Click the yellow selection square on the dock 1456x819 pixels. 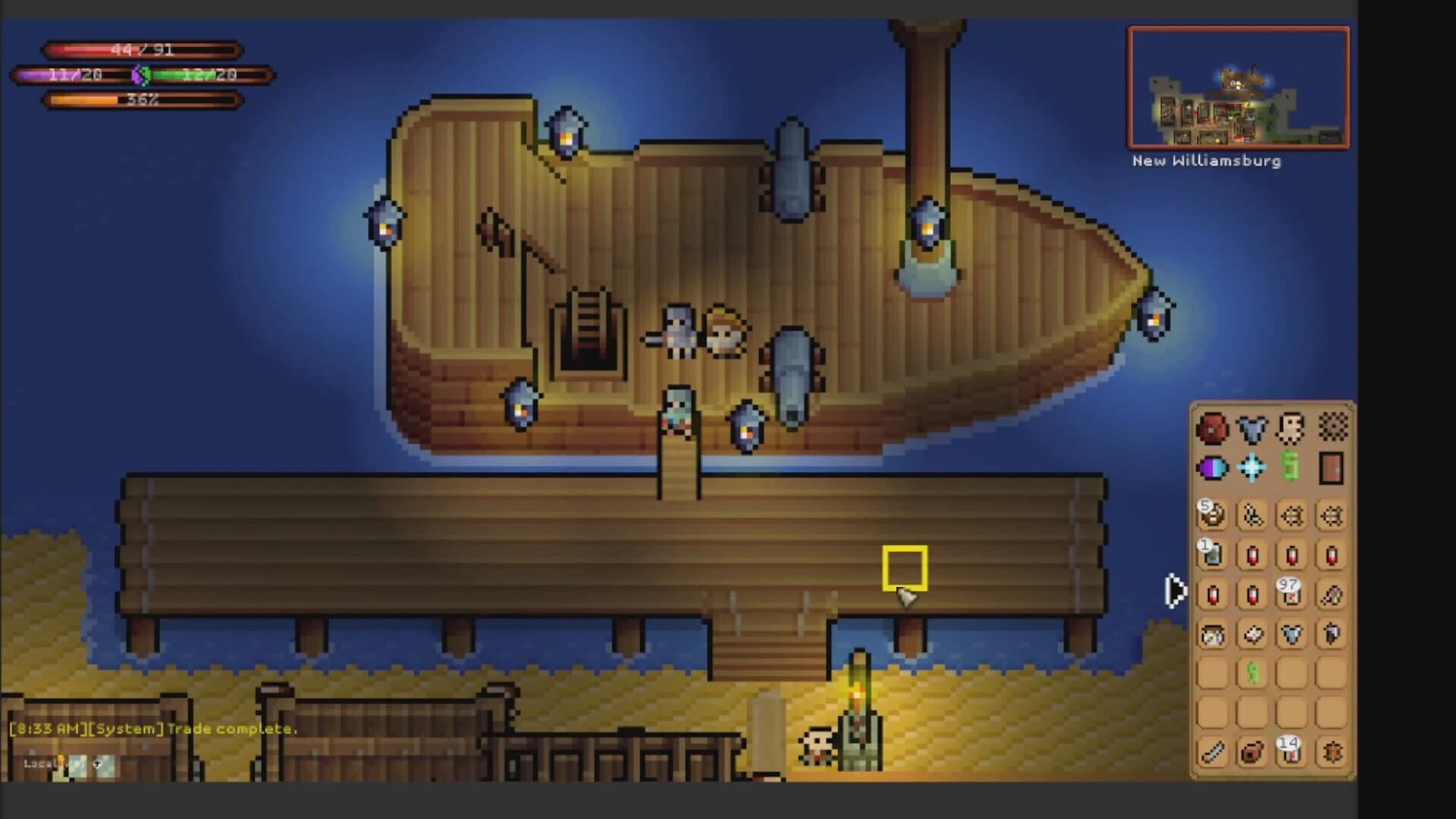[906, 569]
